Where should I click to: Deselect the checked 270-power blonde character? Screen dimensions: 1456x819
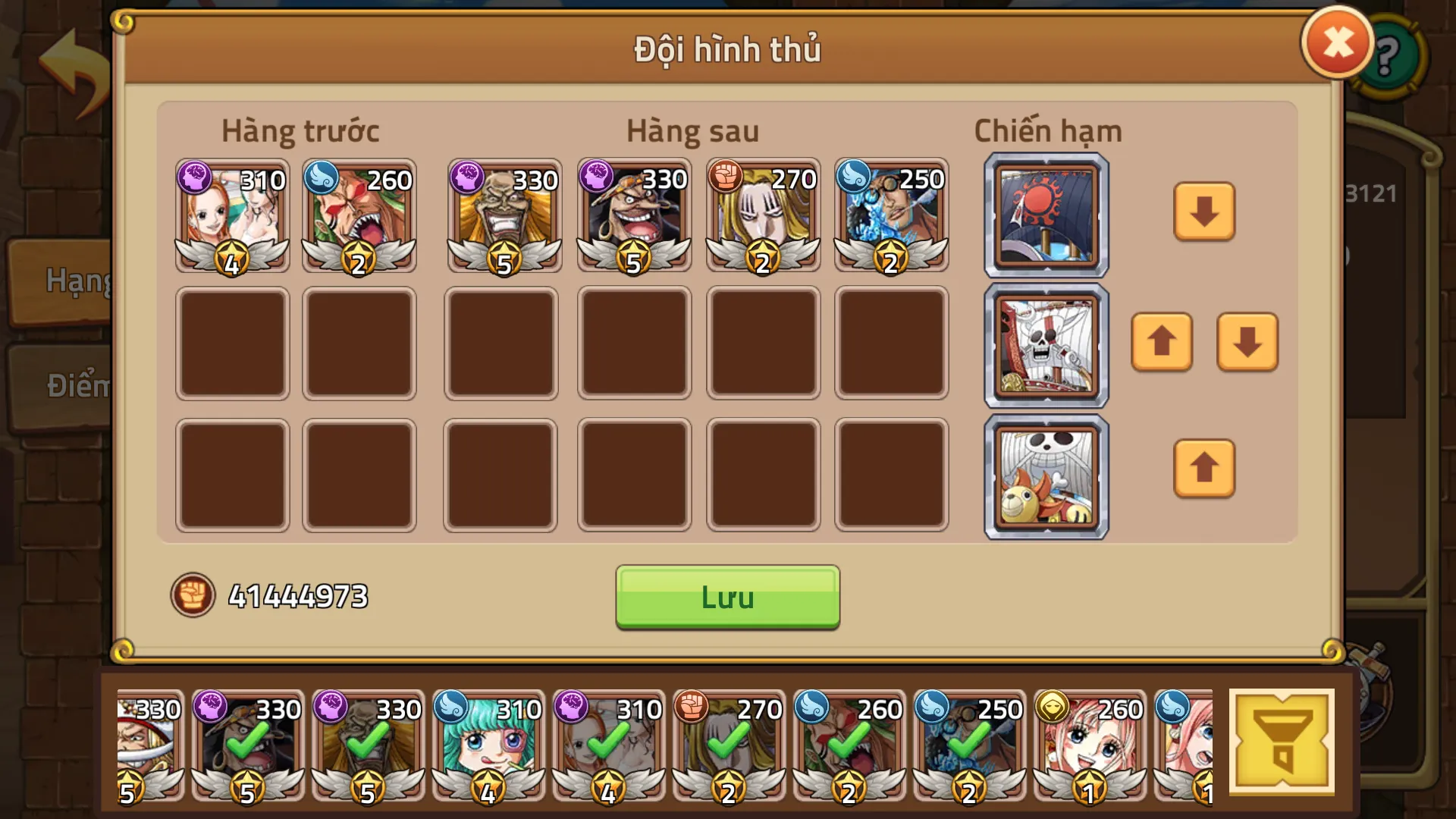[728, 747]
